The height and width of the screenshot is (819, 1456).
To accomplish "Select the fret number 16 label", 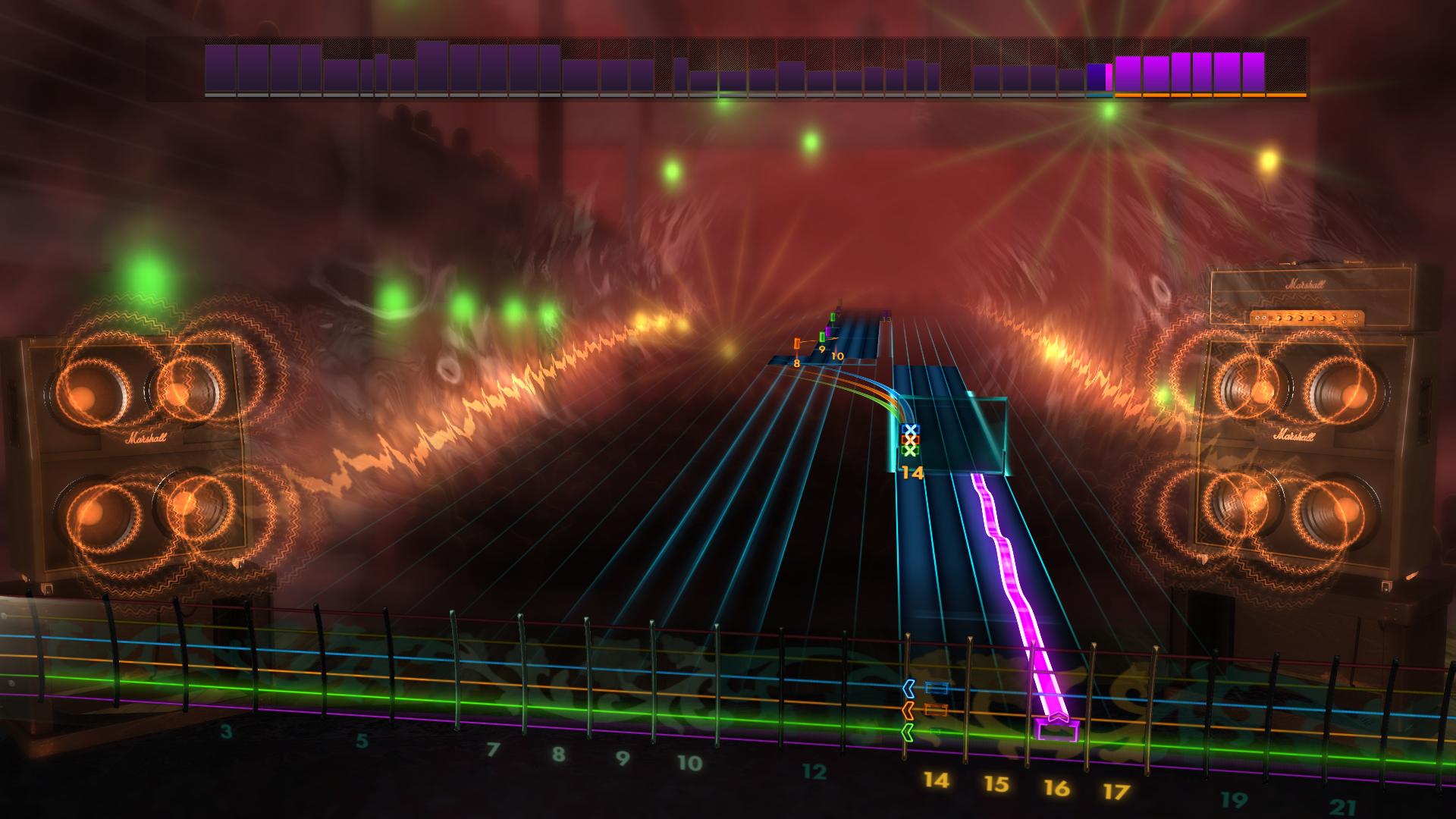I will click(x=1059, y=787).
